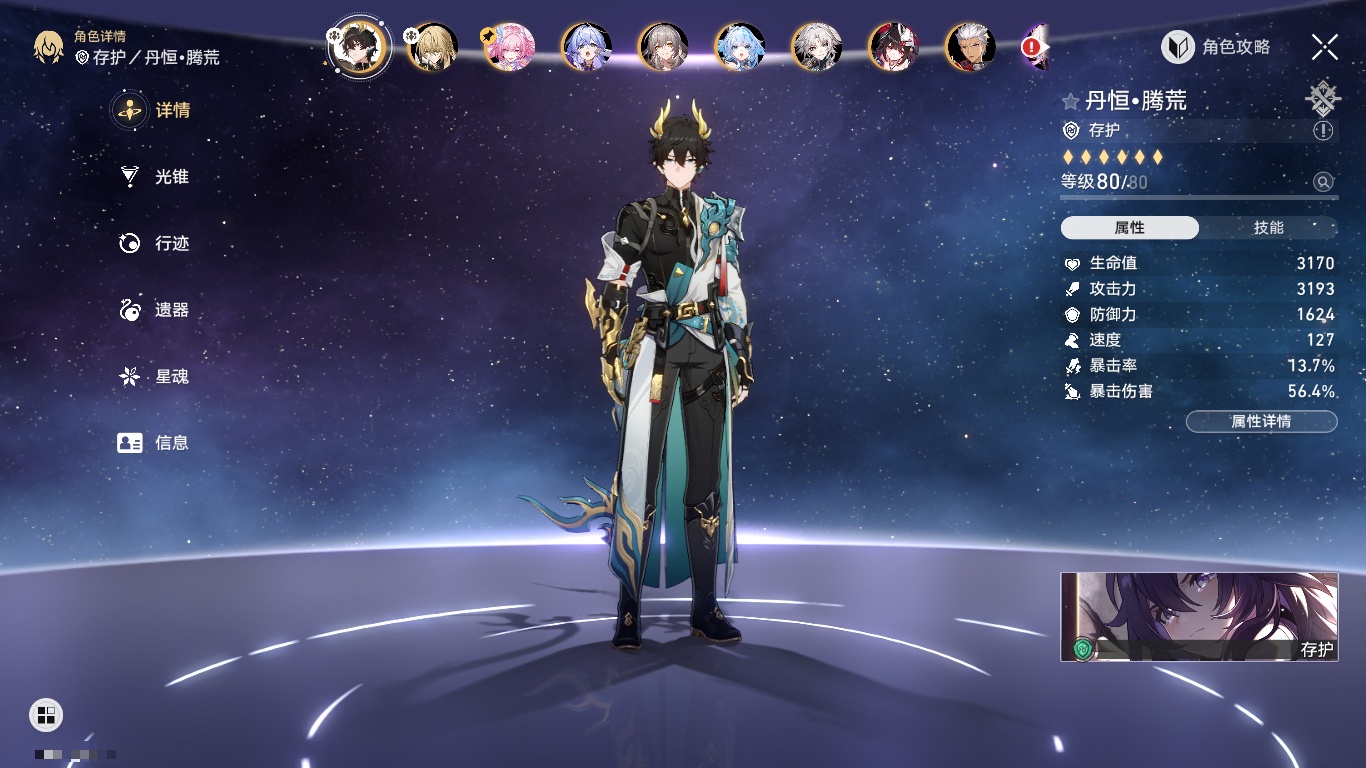This screenshot has height=768, width=1366.
Task: Select the 详情 details menu entry
Action: (x=155, y=110)
